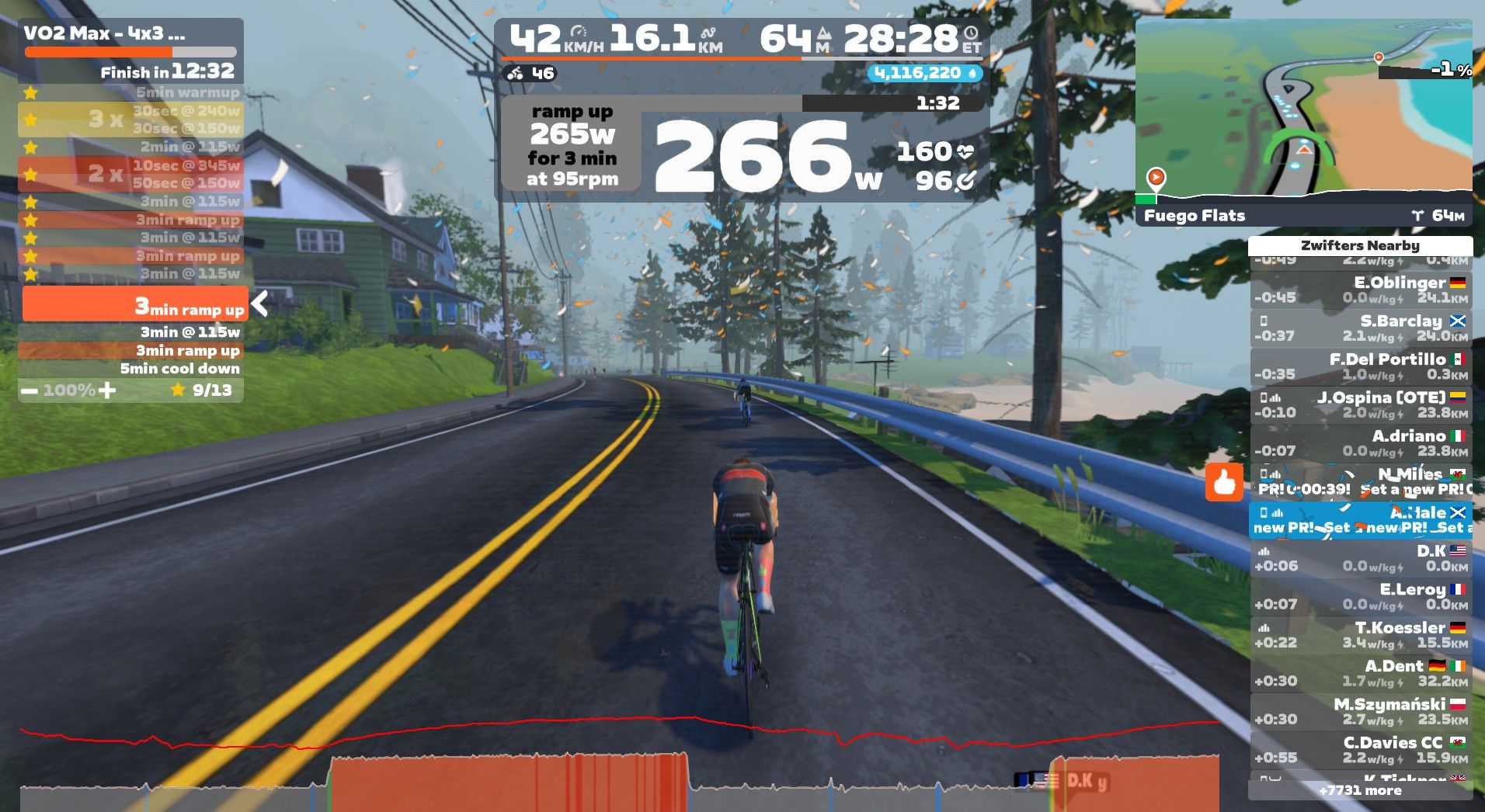
Task: Show the +7731 more riders
Action: (x=1360, y=791)
